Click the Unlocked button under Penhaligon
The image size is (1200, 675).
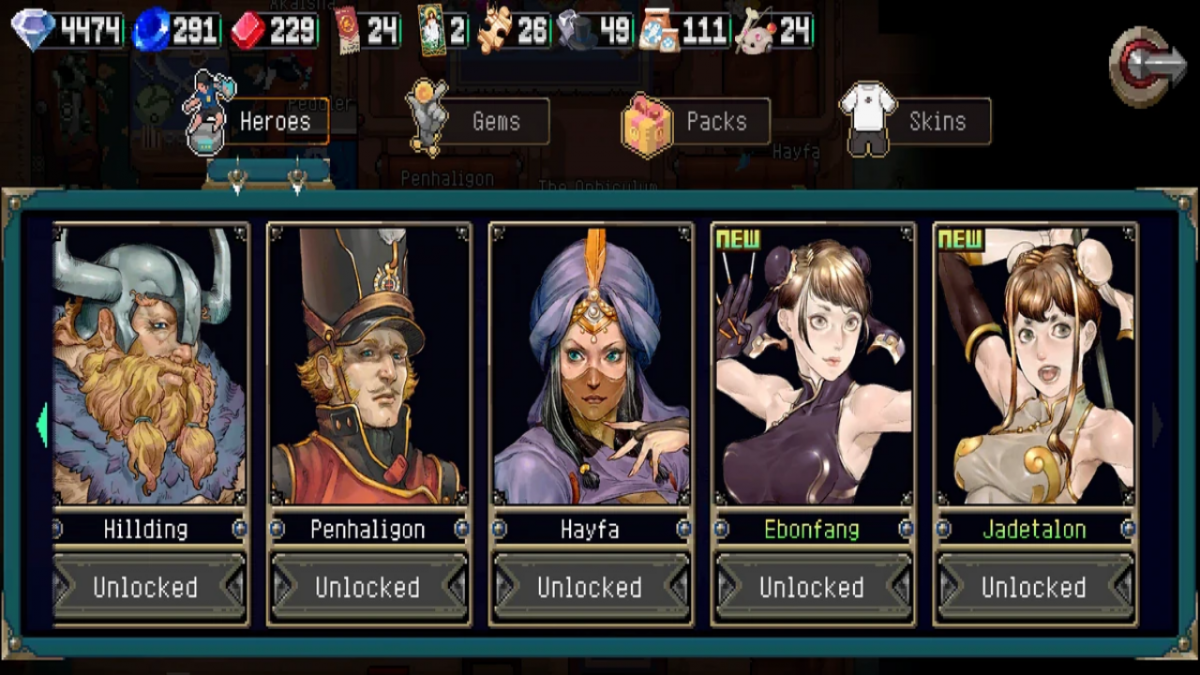(x=368, y=588)
